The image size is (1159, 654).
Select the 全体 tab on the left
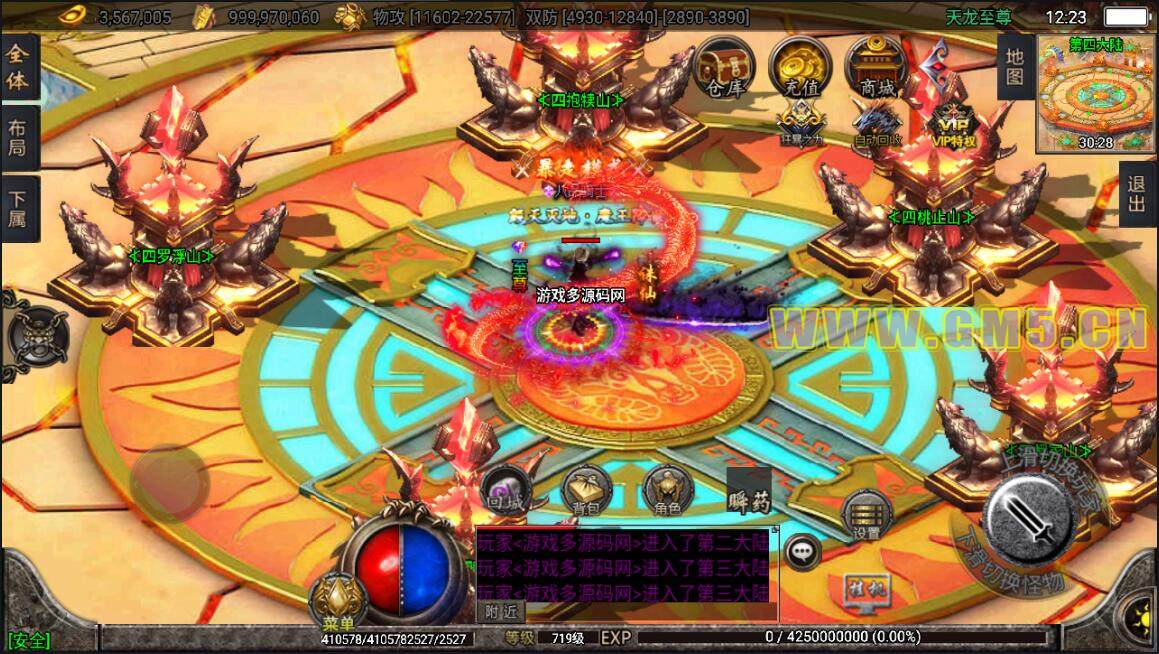(x=18, y=68)
